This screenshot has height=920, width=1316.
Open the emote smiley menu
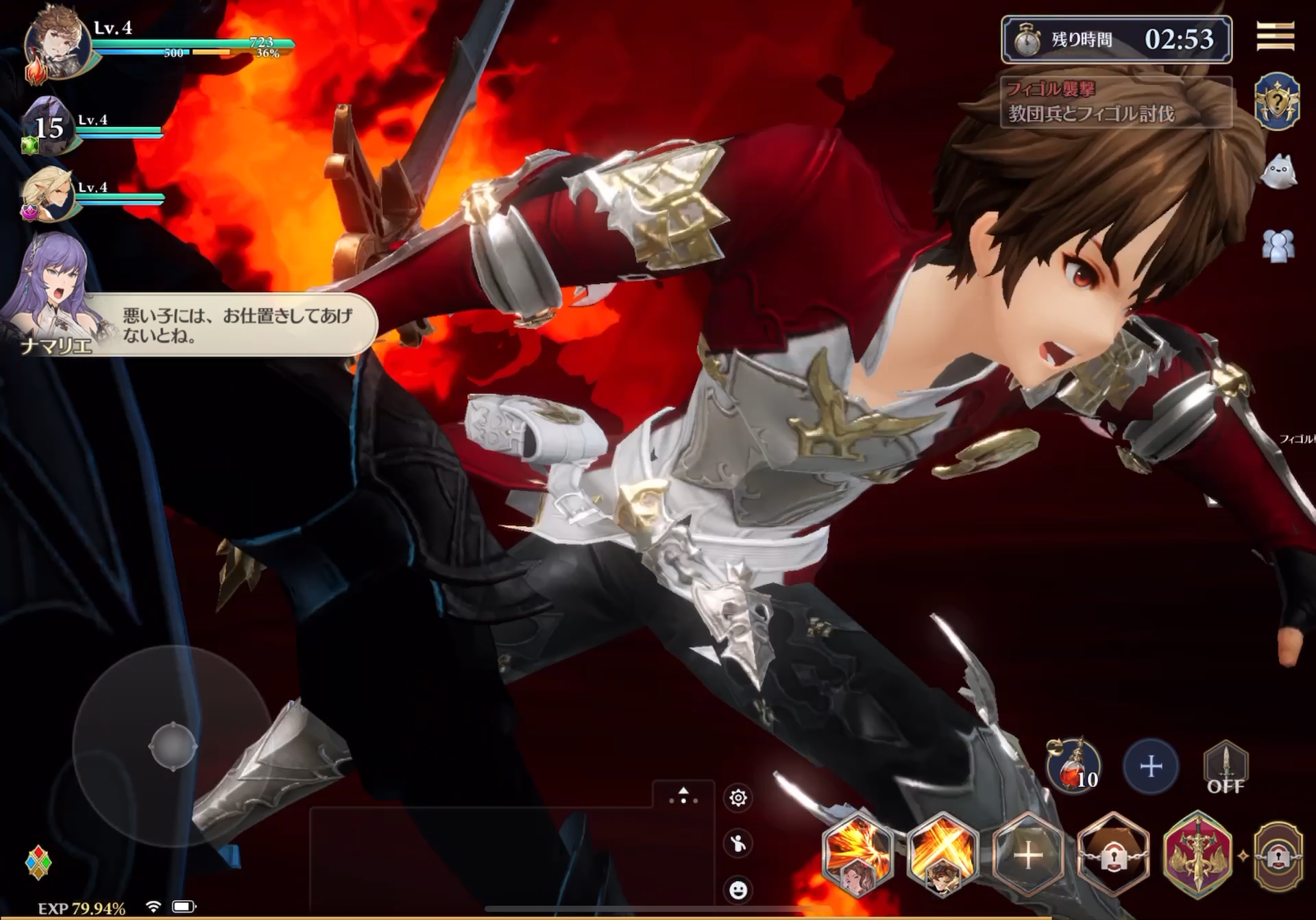[x=738, y=888]
